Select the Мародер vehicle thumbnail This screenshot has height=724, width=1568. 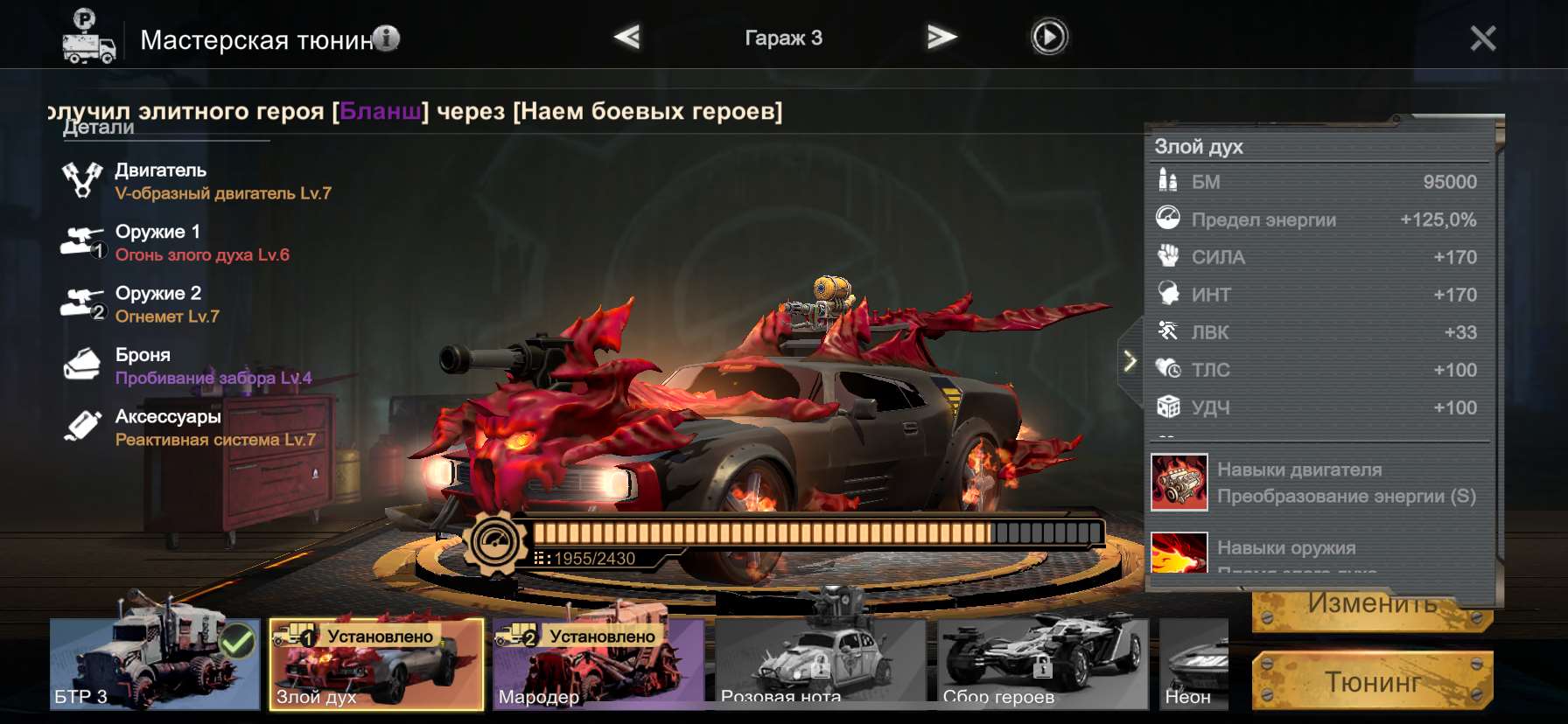tap(598, 664)
